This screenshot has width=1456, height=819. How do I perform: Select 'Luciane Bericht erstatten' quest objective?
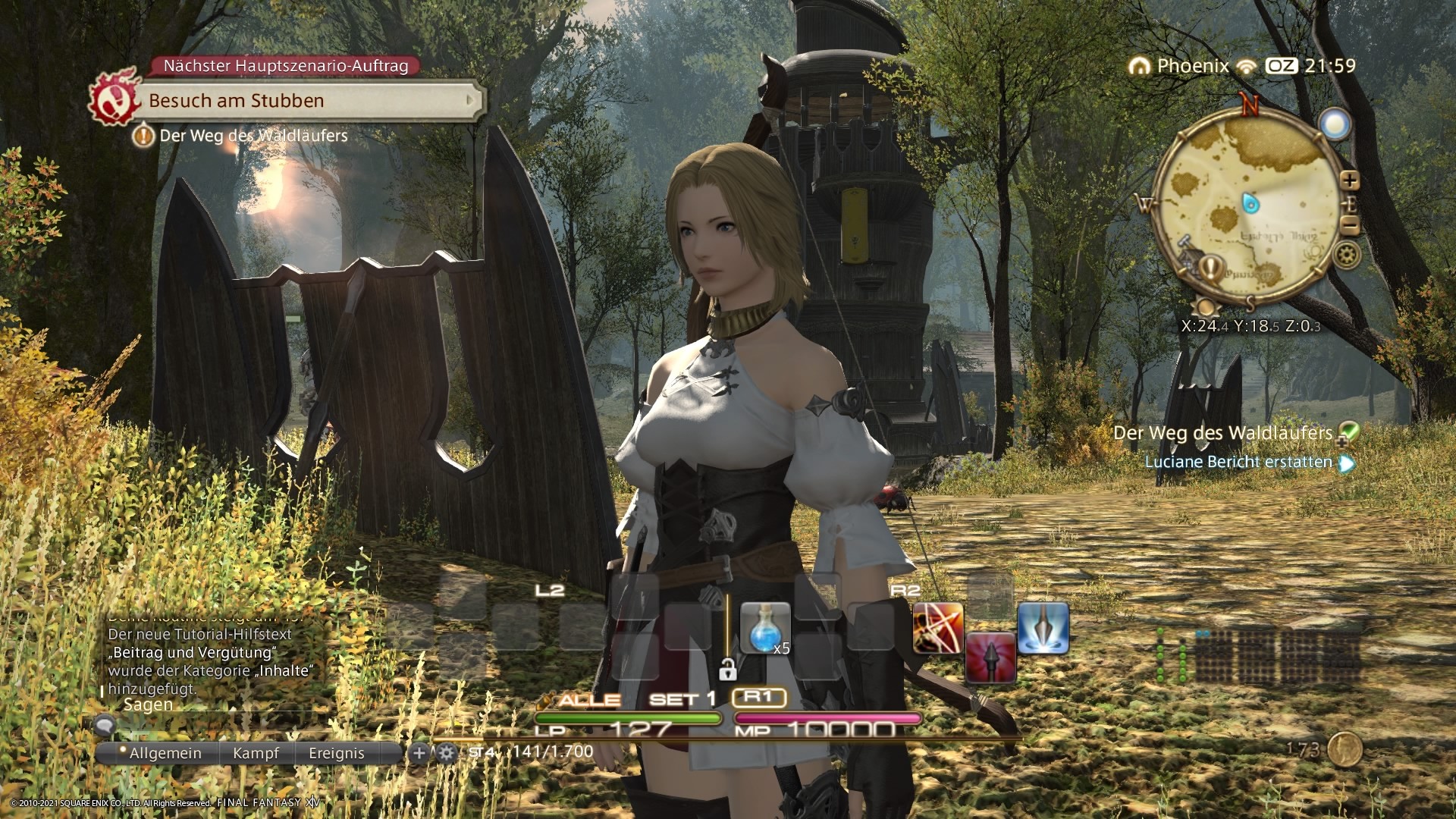coord(1238,462)
